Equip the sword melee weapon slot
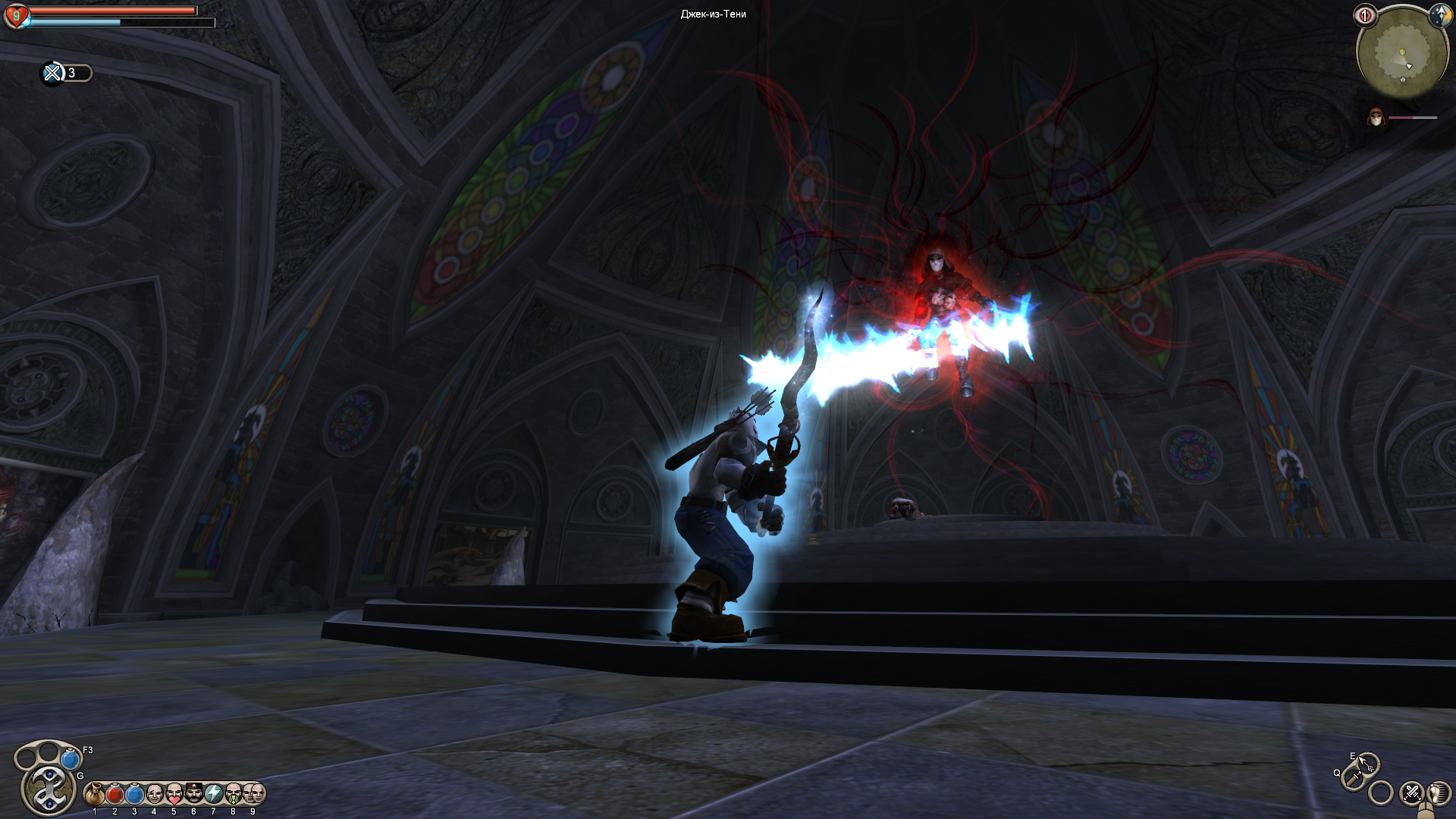Image resolution: width=1456 pixels, height=819 pixels. (1353, 779)
